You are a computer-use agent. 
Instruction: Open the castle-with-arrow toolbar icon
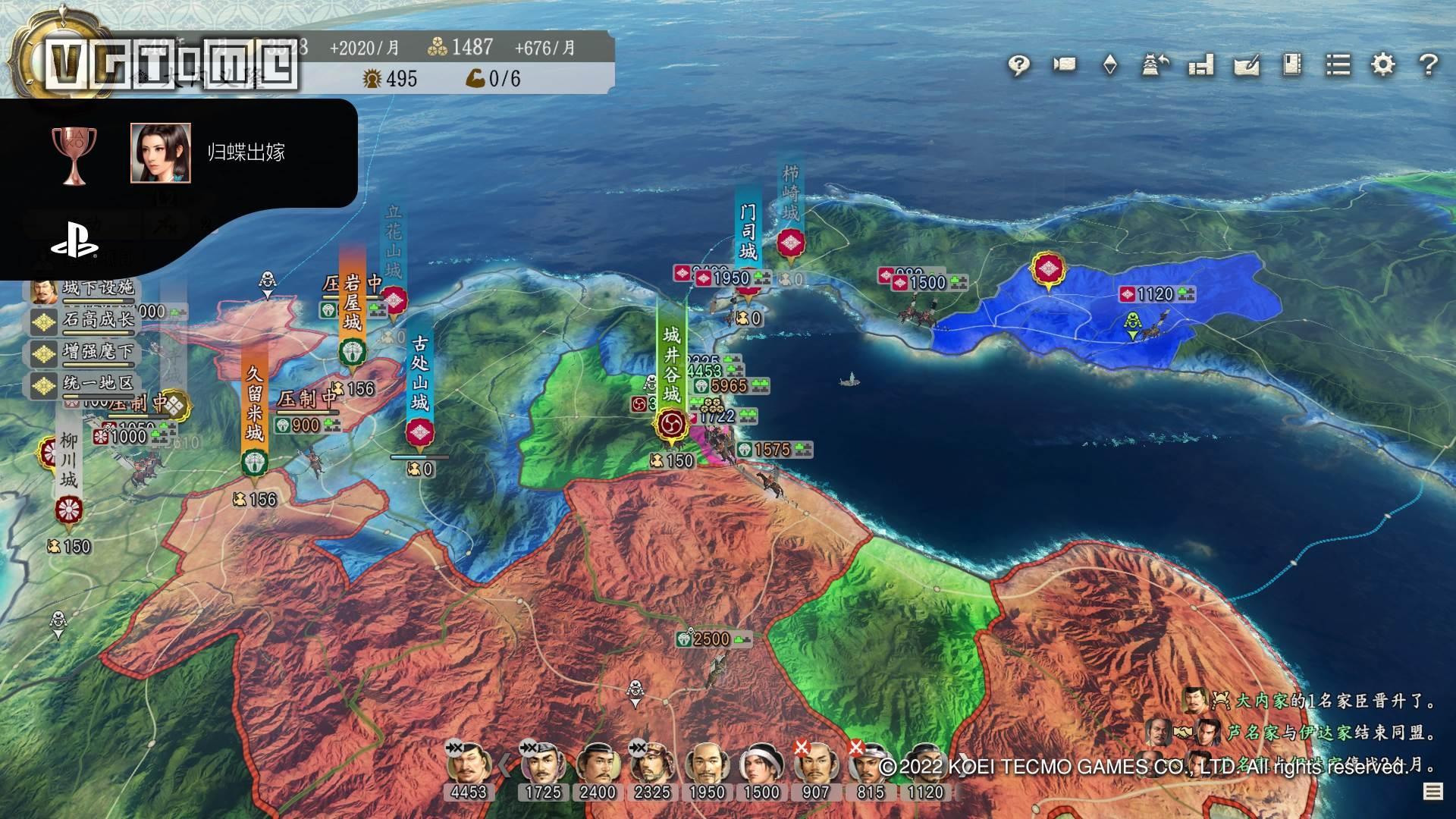[x=1155, y=65]
